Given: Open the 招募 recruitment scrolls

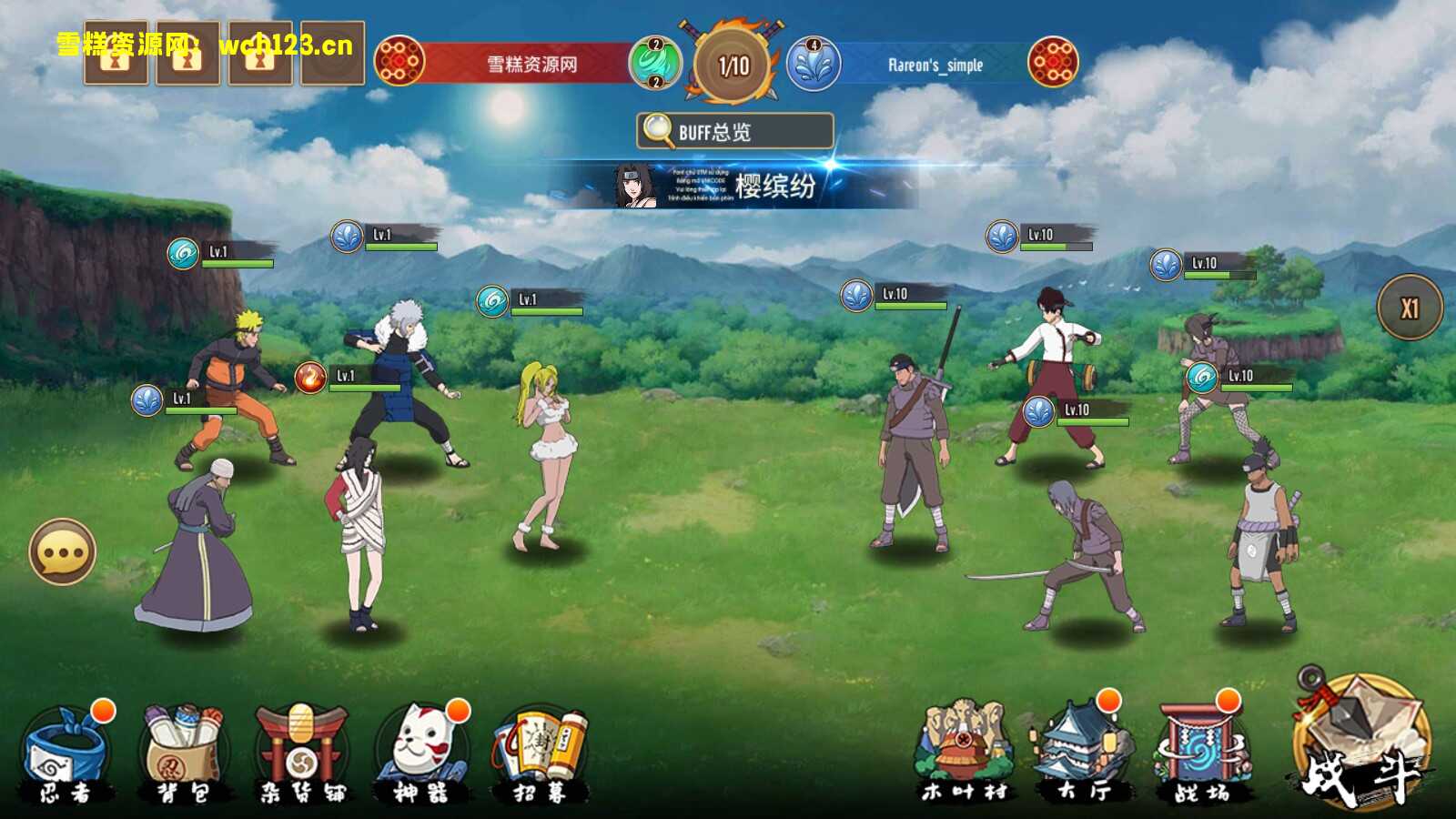Looking at the screenshot, I should point(541,753).
